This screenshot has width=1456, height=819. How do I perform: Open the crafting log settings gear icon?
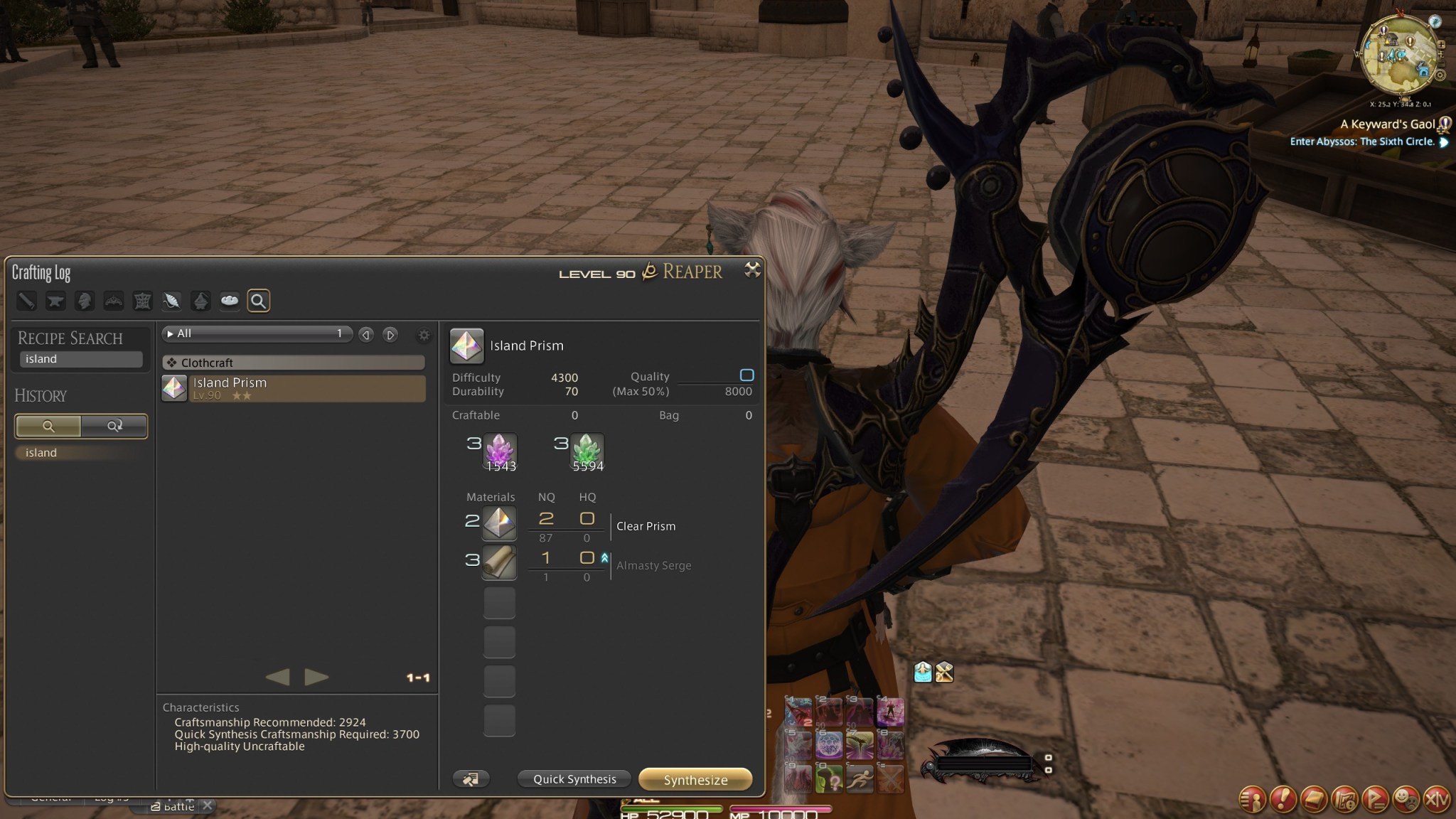(x=424, y=336)
